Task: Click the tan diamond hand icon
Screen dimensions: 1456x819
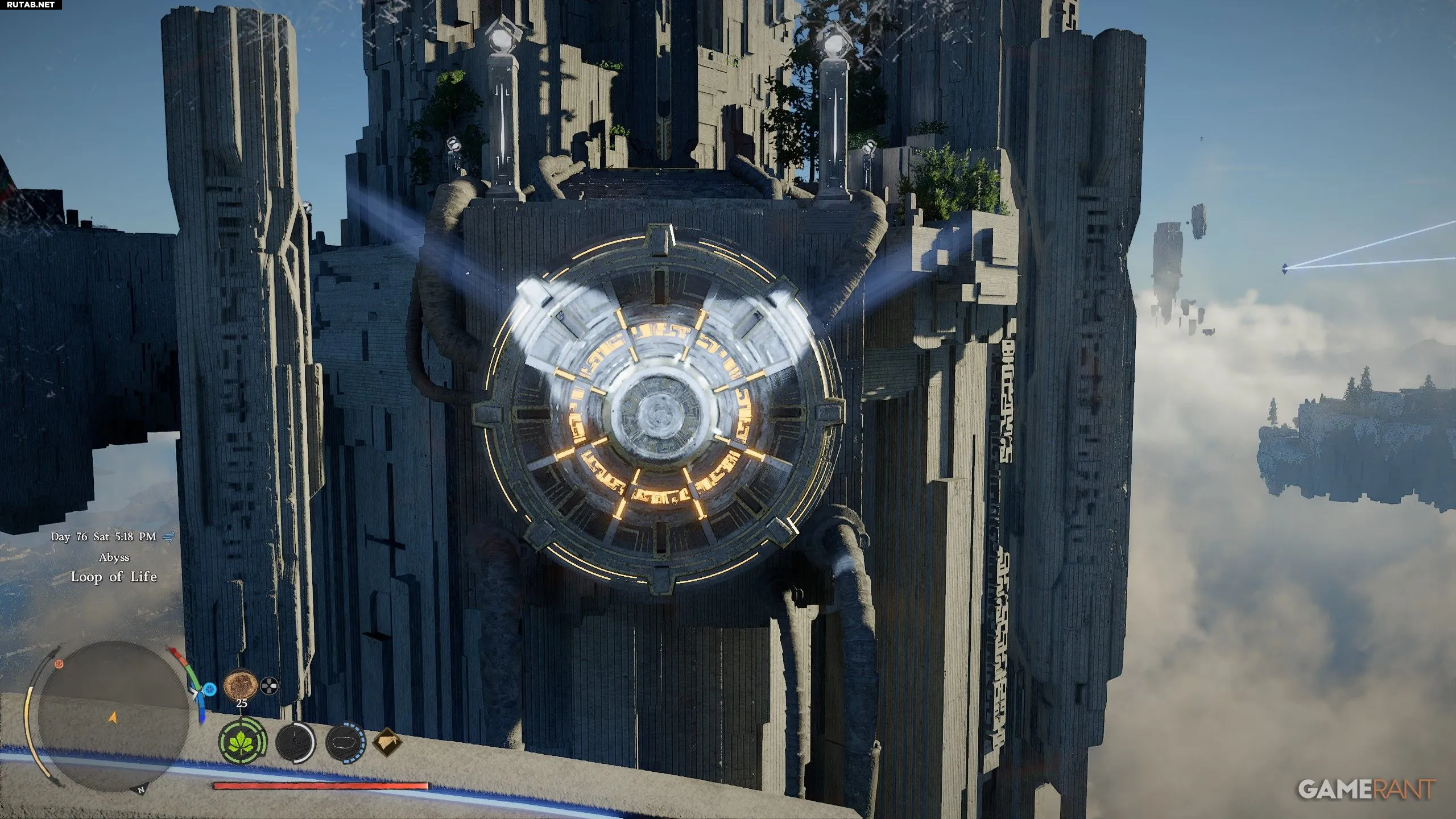Action: pos(387,742)
